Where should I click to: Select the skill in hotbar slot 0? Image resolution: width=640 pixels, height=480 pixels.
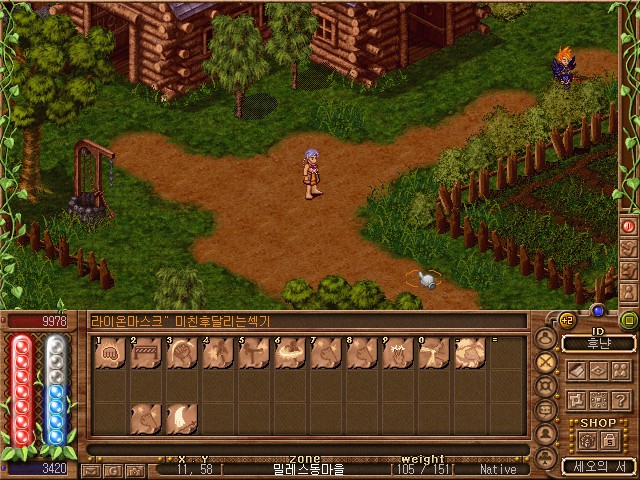pos(434,354)
